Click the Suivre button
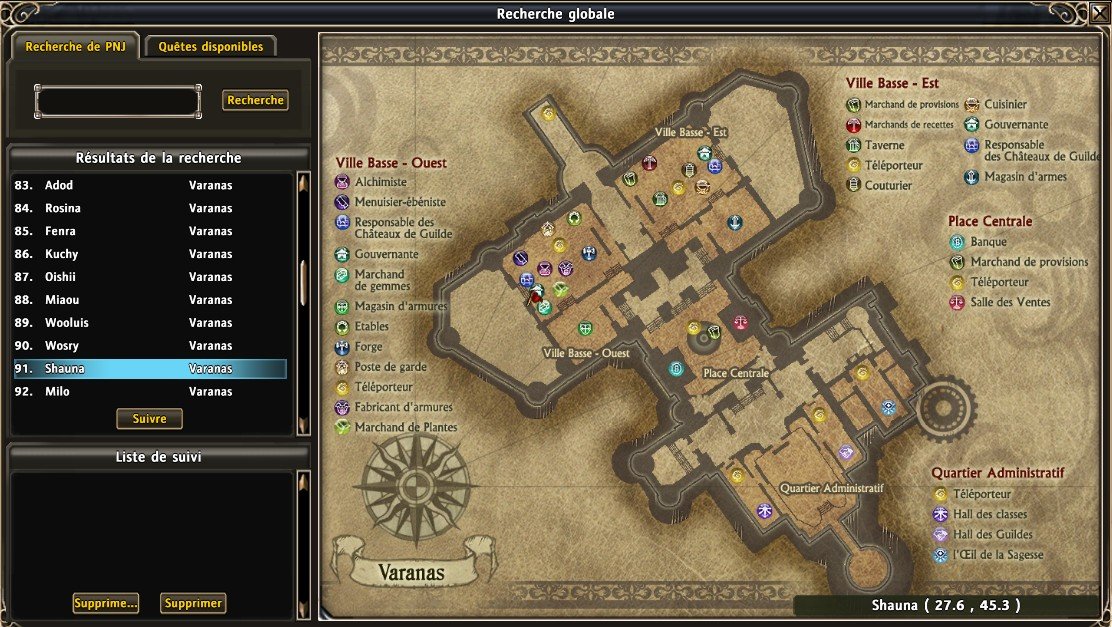1112x627 pixels. [149, 419]
